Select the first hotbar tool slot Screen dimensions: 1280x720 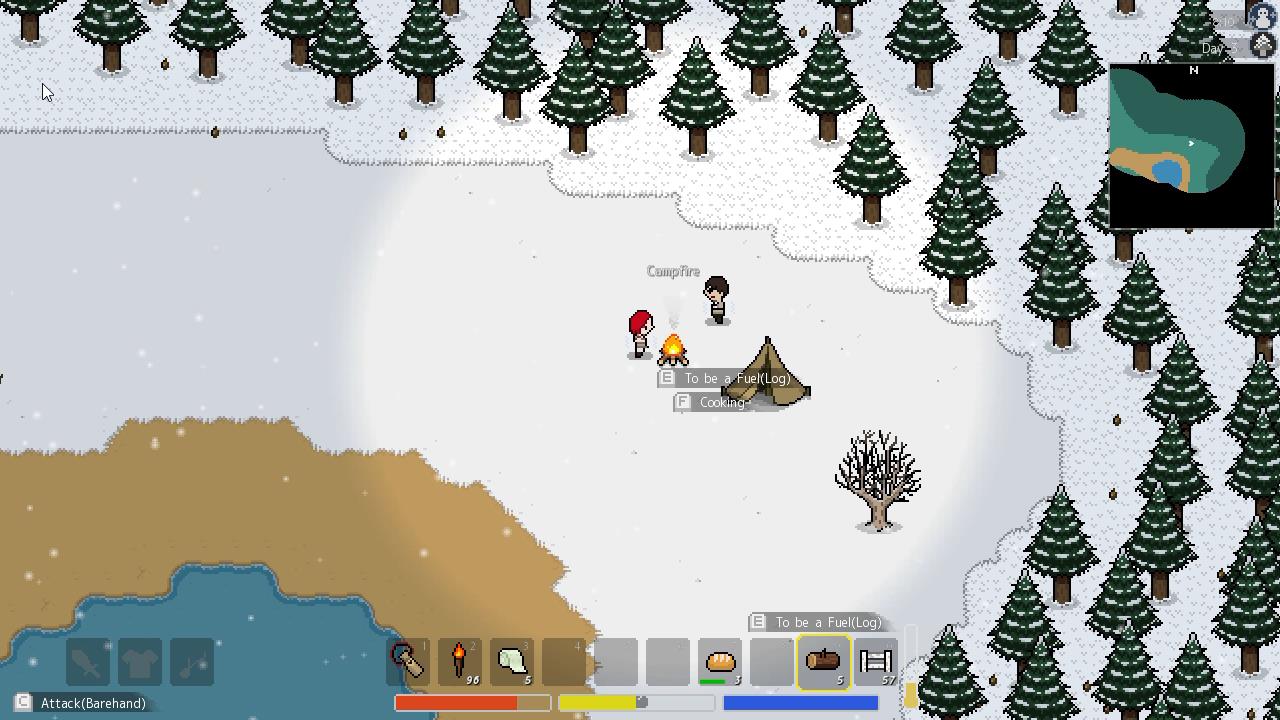click(408, 661)
